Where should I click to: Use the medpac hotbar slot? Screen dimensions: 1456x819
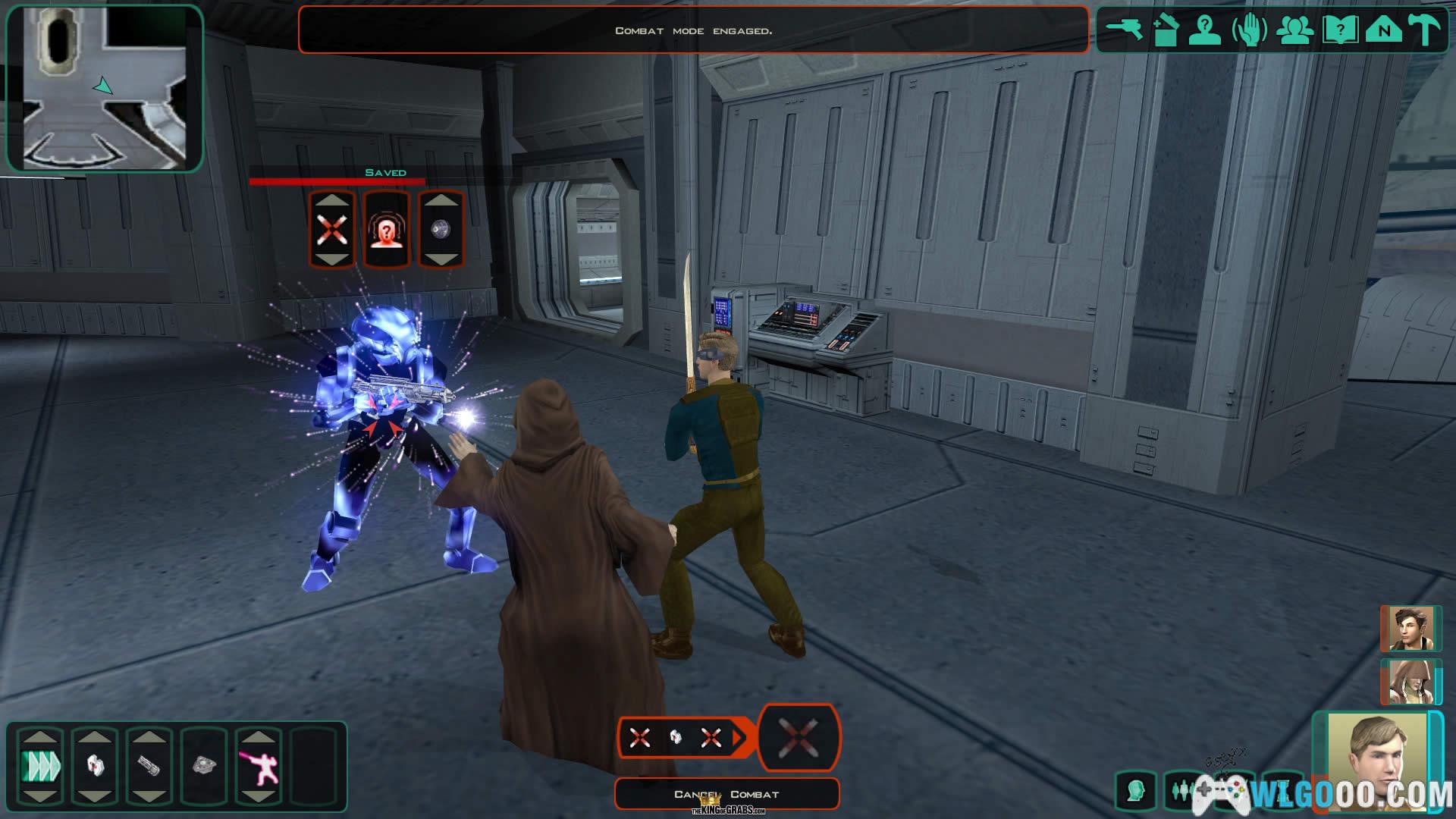click(x=95, y=766)
